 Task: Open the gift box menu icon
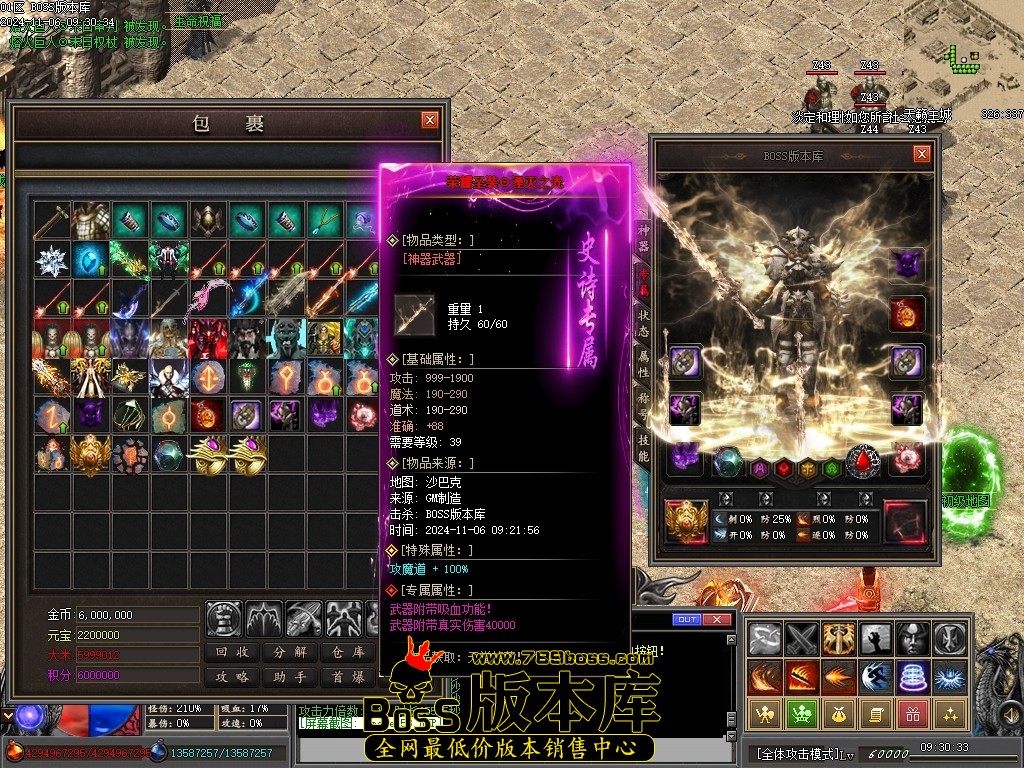click(x=912, y=713)
